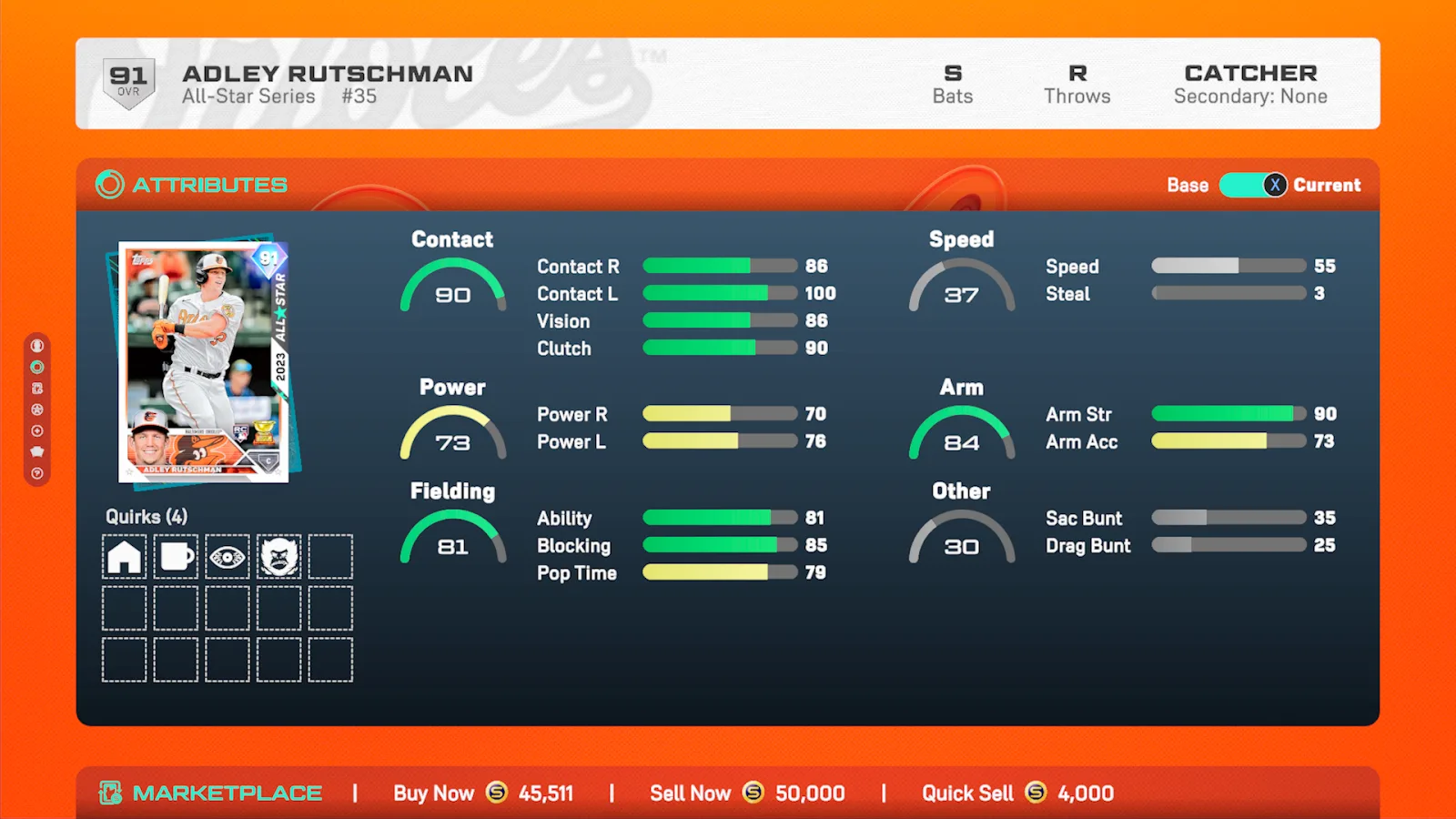
Task: Select the coffee mug quirk icon
Action: coord(176,556)
